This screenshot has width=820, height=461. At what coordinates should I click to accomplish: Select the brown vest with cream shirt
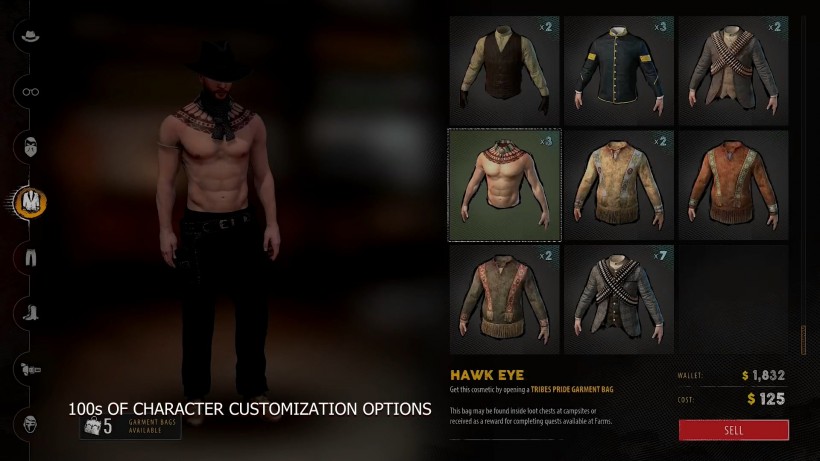pyautogui.click(x=504, y=70)
